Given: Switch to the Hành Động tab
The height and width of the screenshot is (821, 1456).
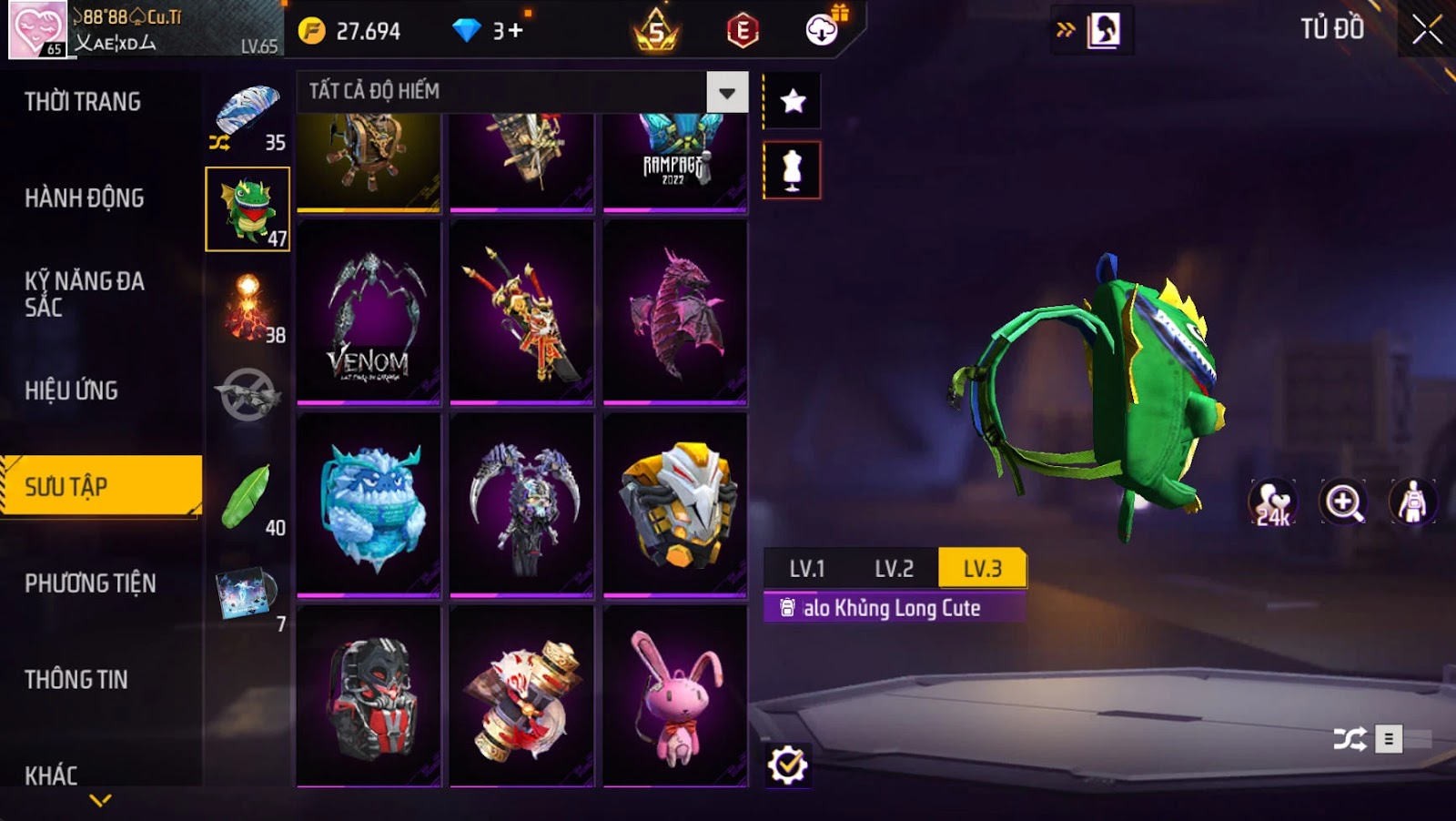Looking at the screenshot, I should (x=85, y=198).
